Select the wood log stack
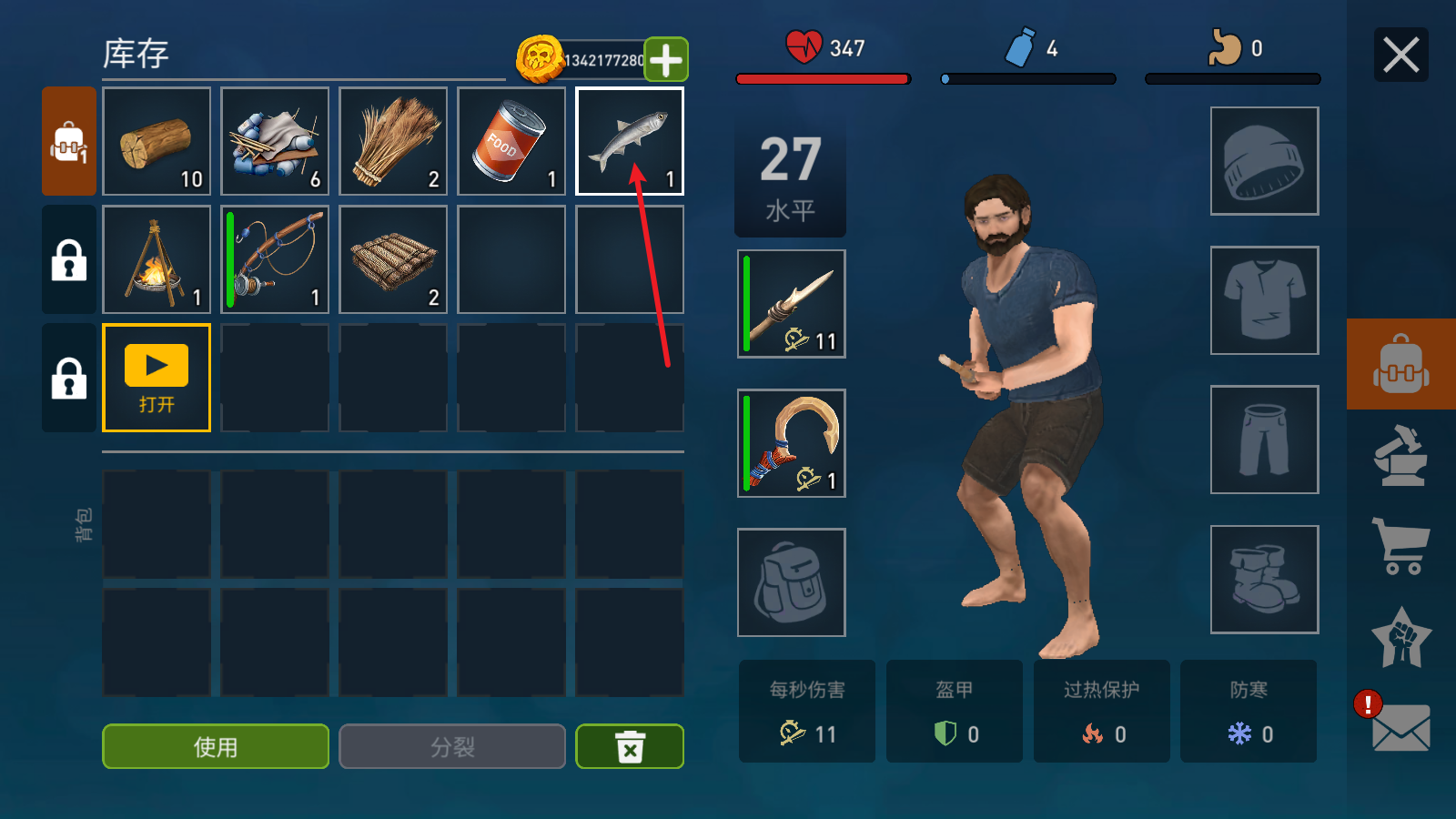 [x=157, y=141]
